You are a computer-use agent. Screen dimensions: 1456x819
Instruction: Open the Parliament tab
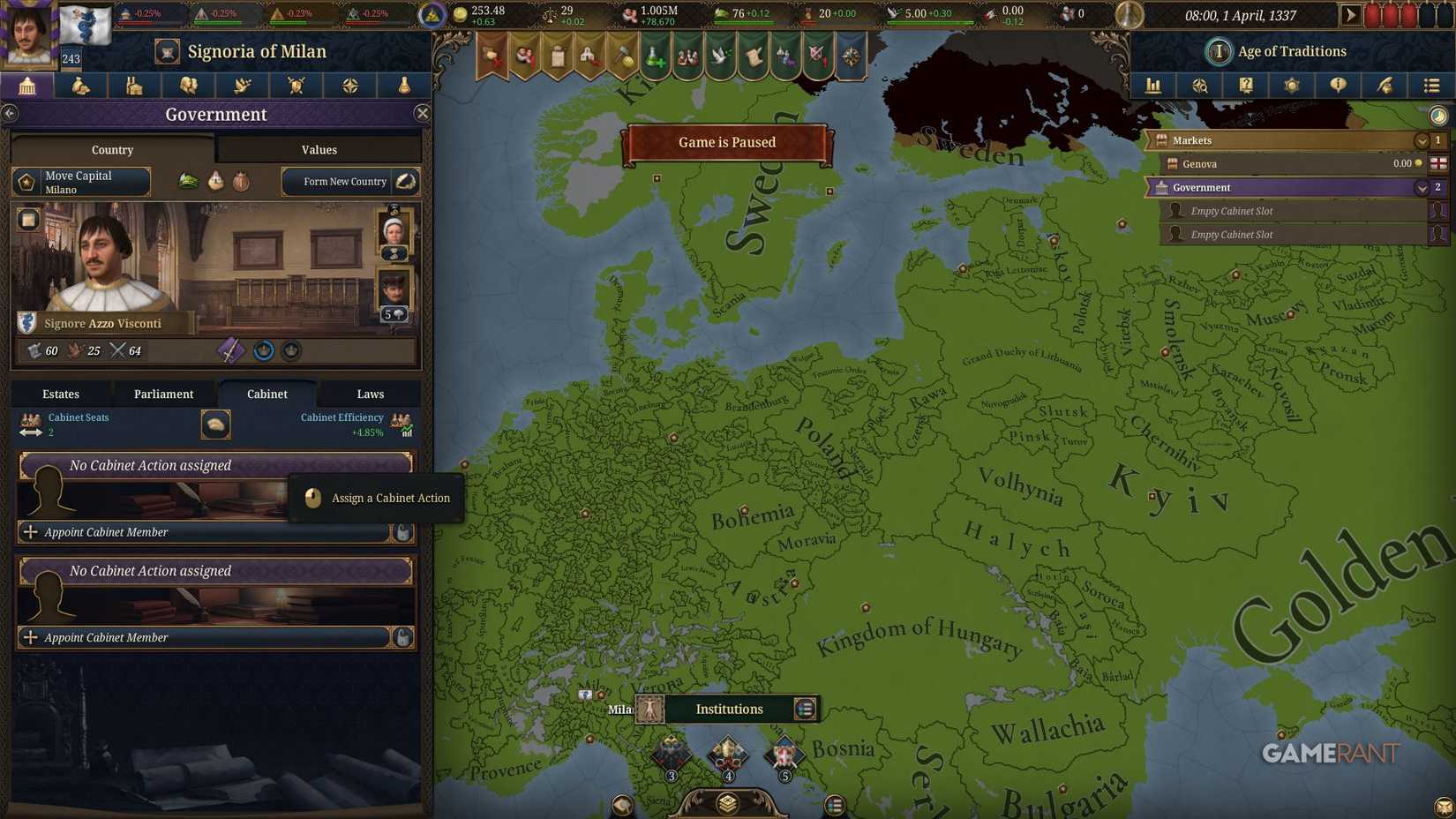[162, 394]
